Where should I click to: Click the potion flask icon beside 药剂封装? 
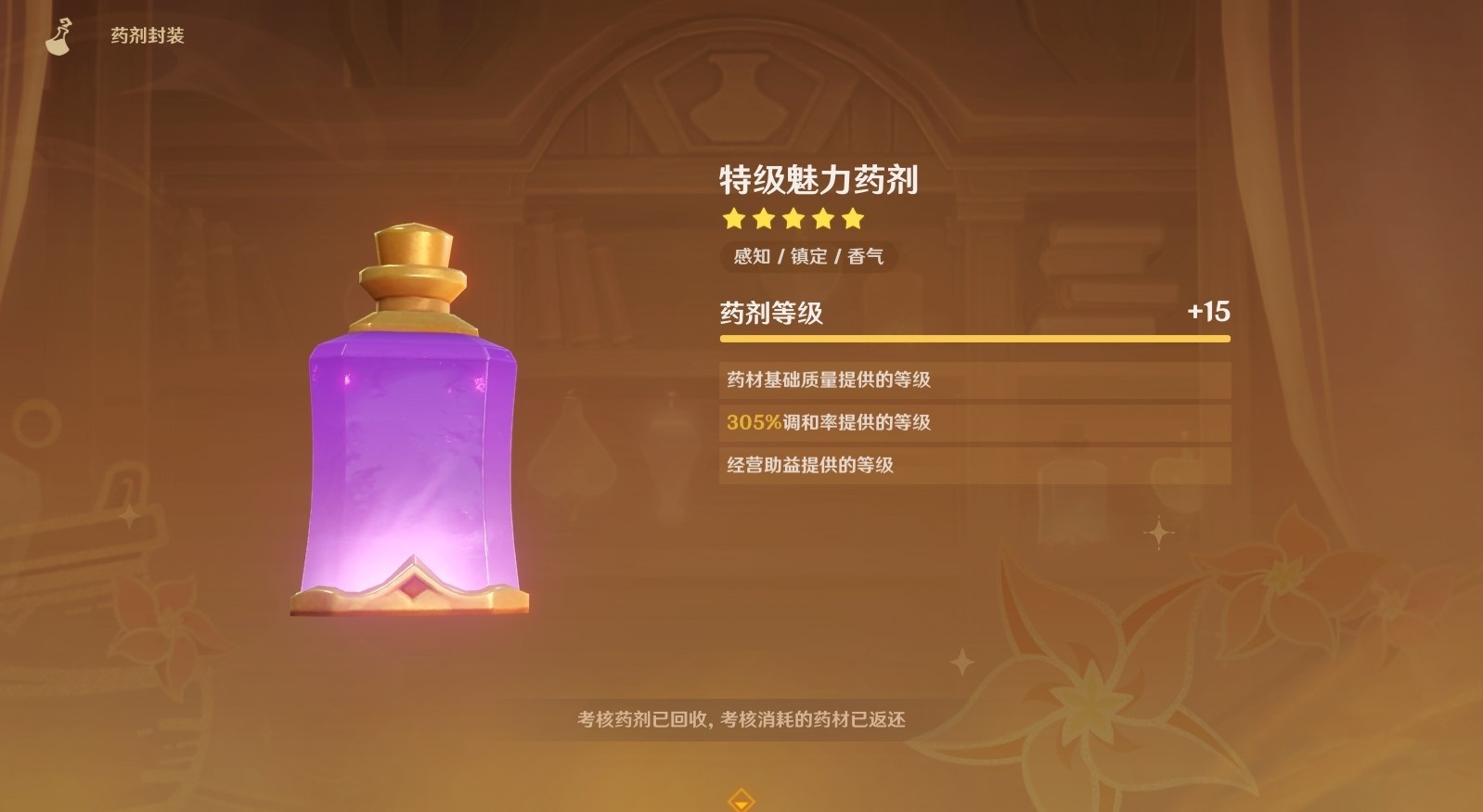click(58, 35)
